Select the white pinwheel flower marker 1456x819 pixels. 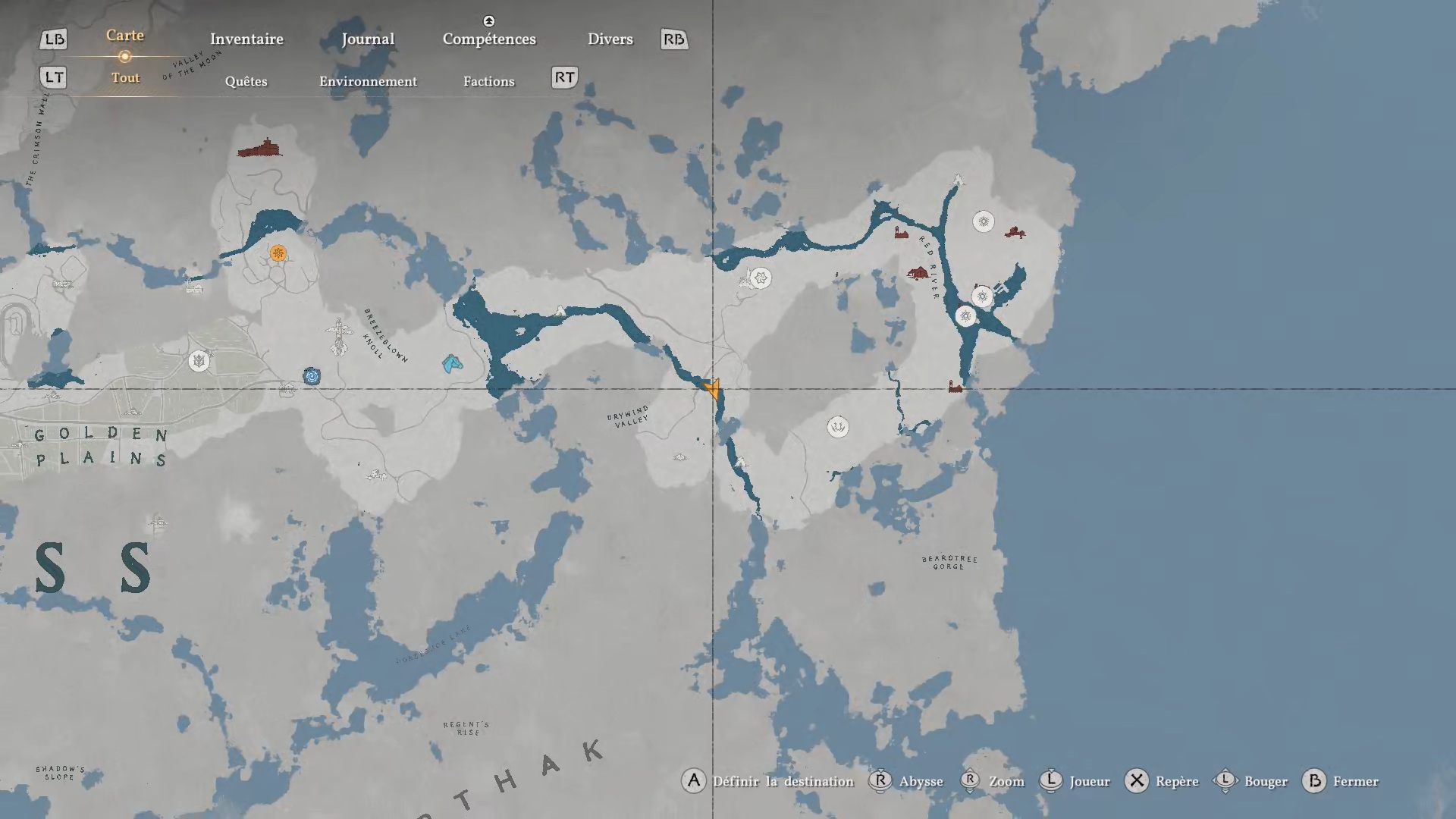pos(761,278)
